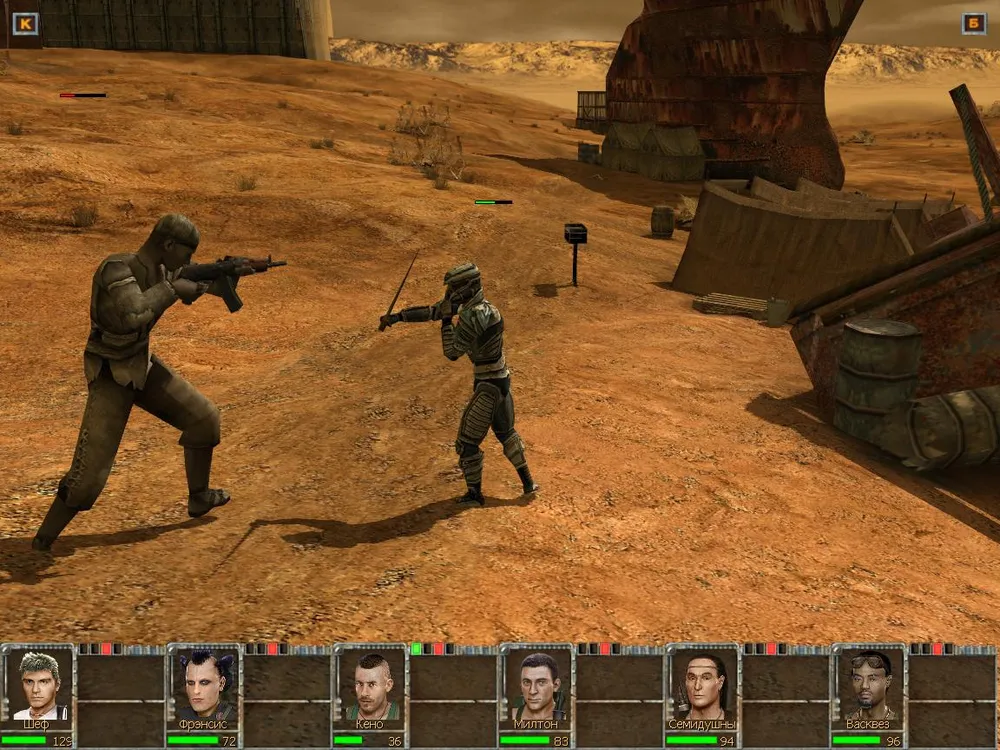Screen dimensions: 1000x750
Task: Choose Фрэнсис's portrait in the squad bar
Action: coord(205,685)
